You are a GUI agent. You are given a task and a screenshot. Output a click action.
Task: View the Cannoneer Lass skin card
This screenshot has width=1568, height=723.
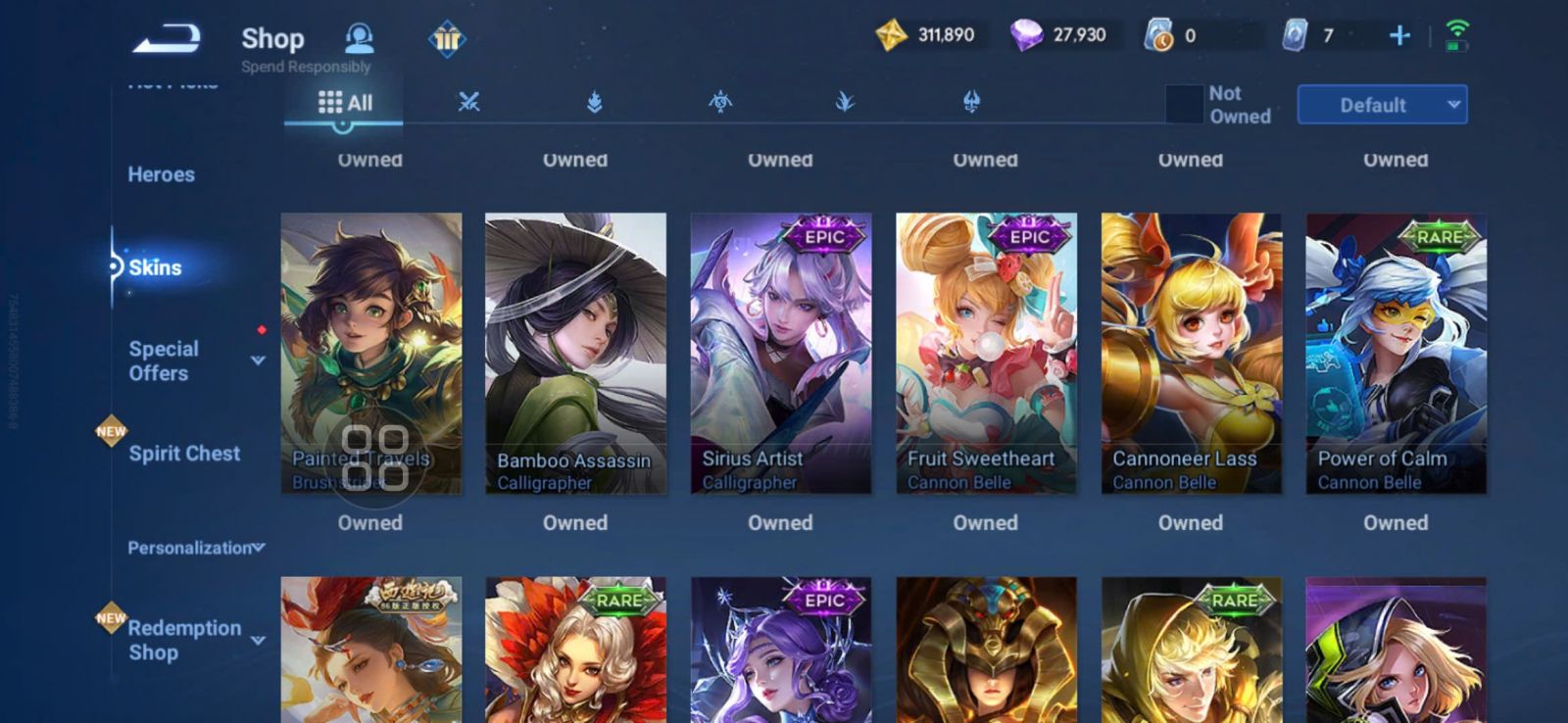1191,353
